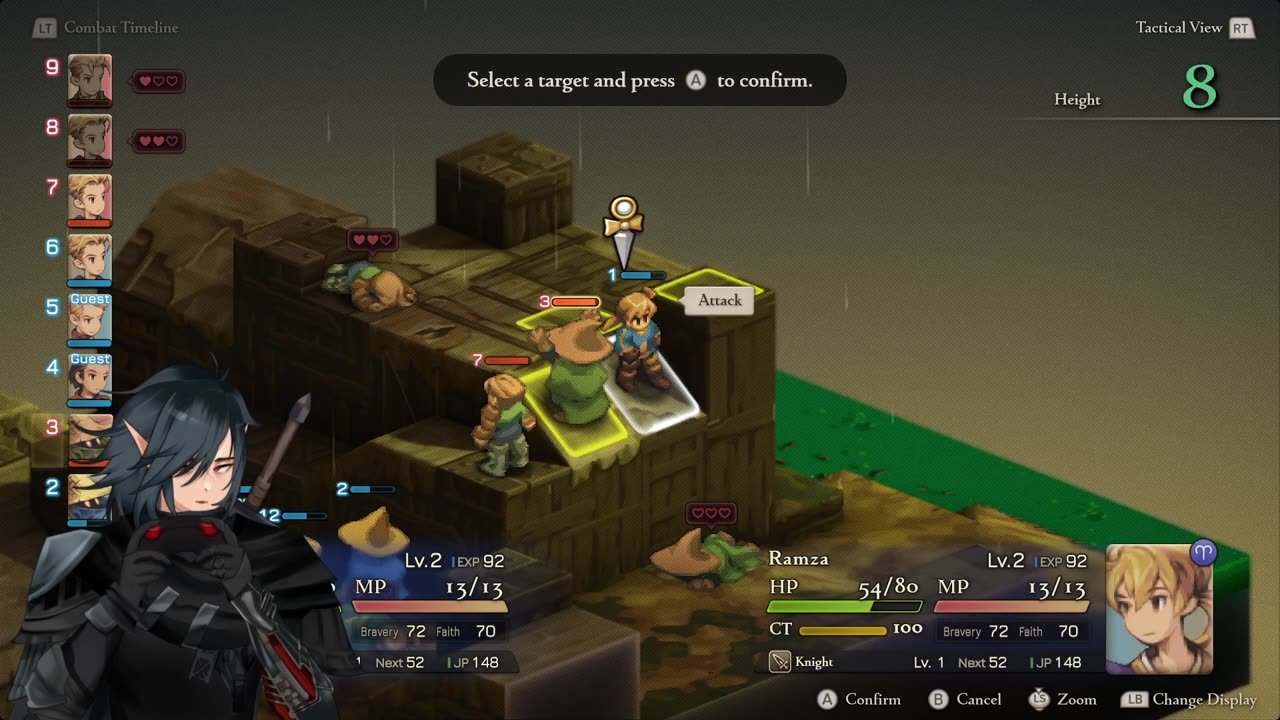This screenshot has width=1280, height=720.
Task: Select the turn 5 Guest portrait
Action: pos(89,319)
